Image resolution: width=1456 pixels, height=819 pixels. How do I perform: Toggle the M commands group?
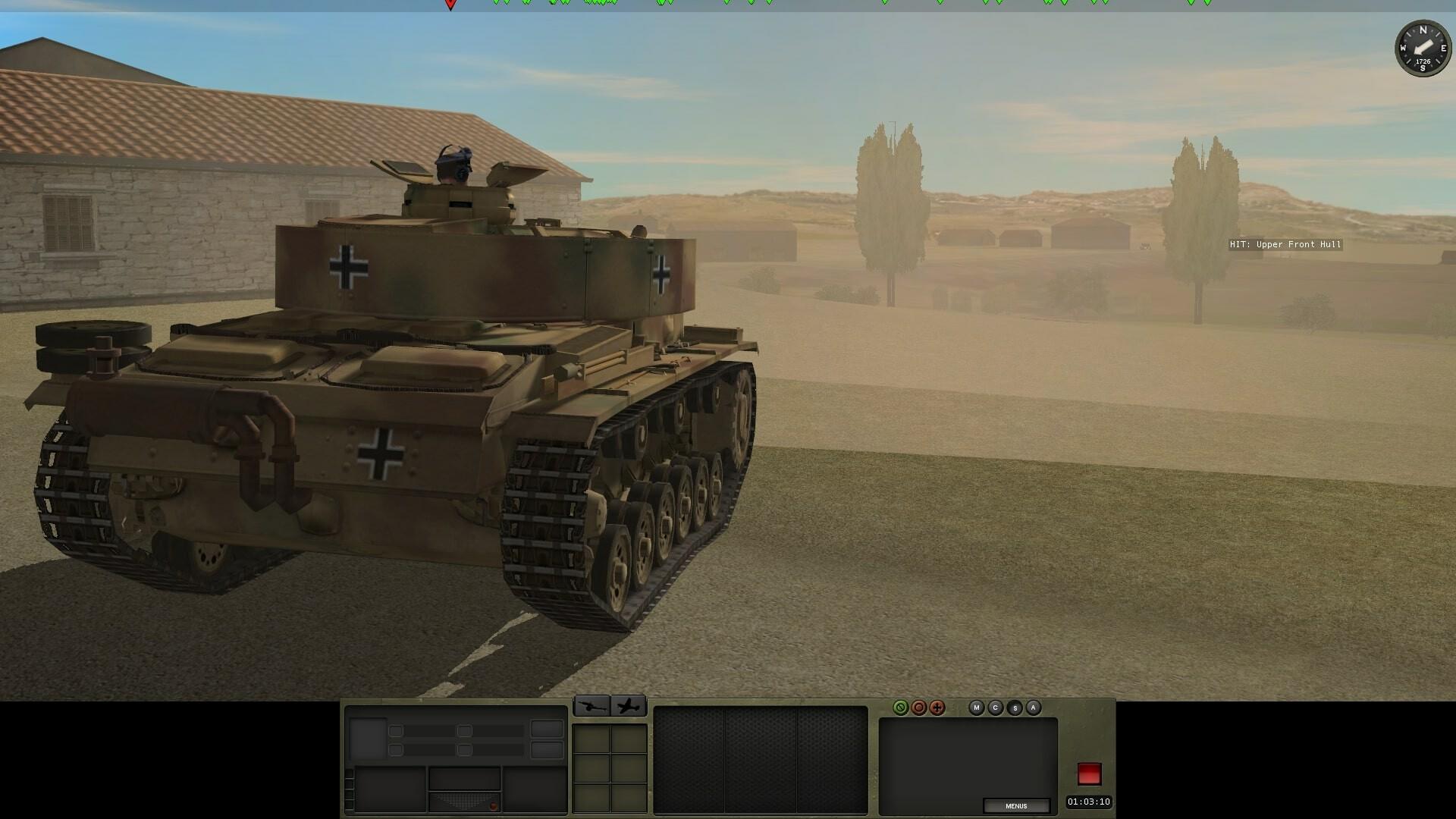977,708
